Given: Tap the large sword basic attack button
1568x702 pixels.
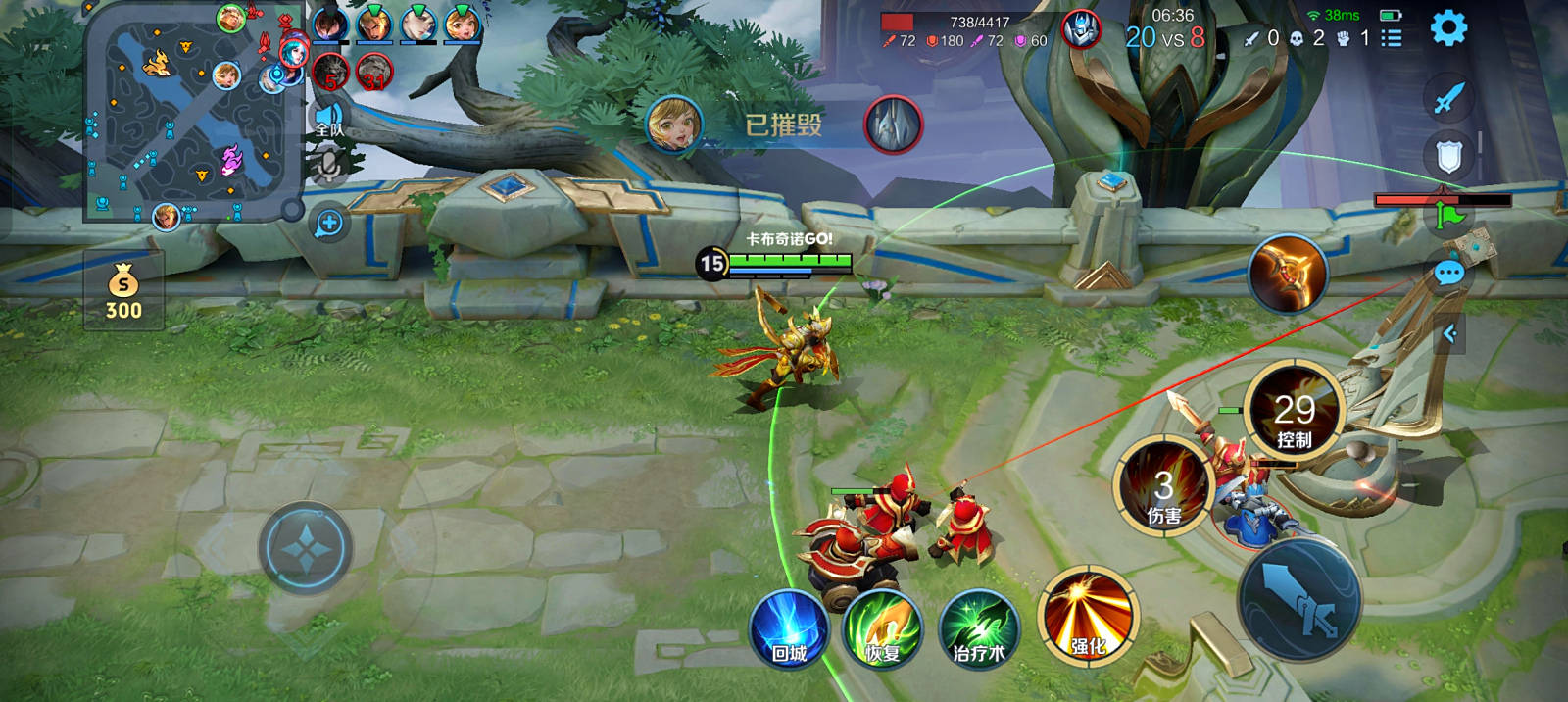Looking at the screenshot, I should (1299, 598).
